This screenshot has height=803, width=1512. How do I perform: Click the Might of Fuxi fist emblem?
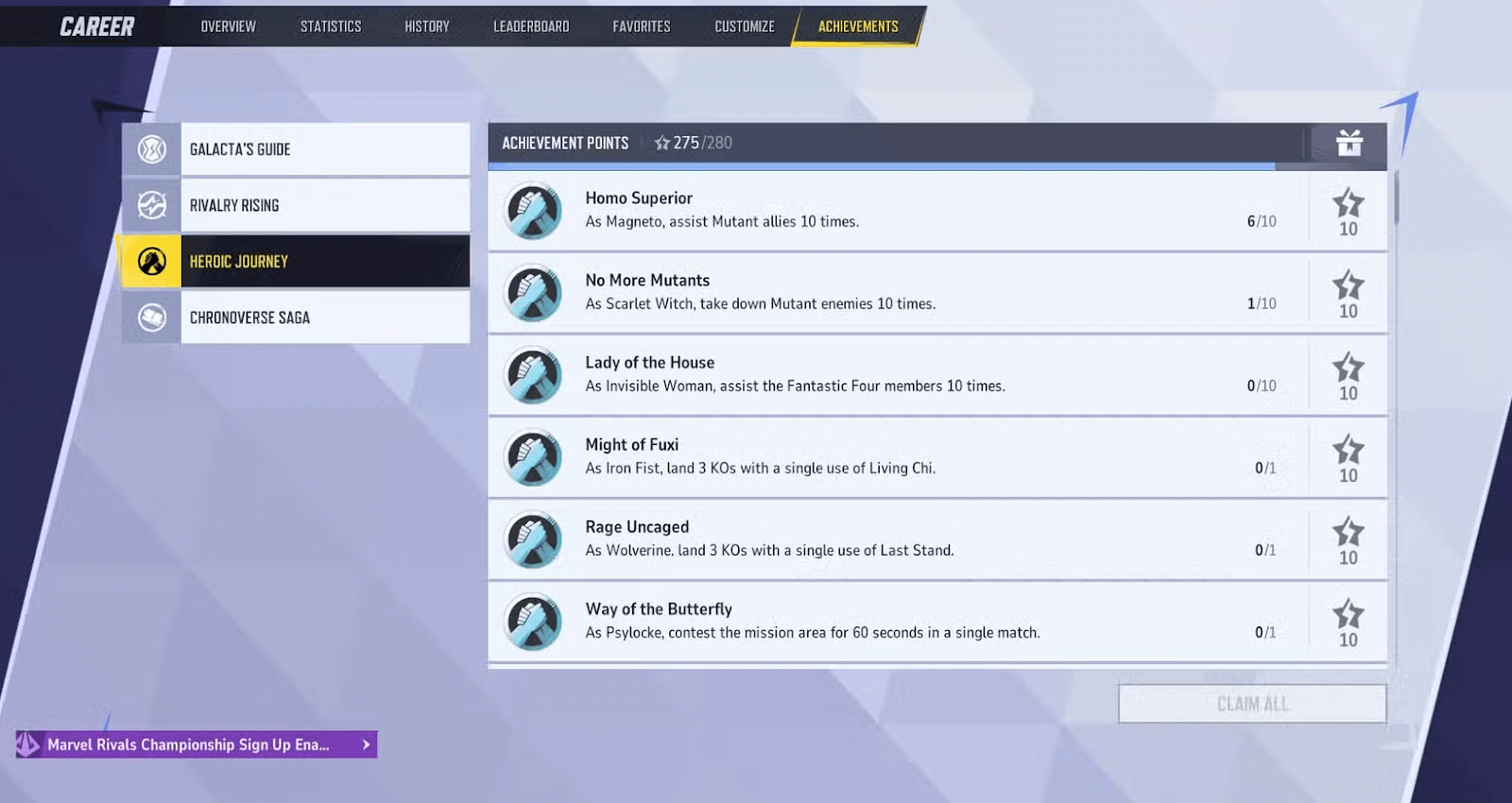coord(532,457)
